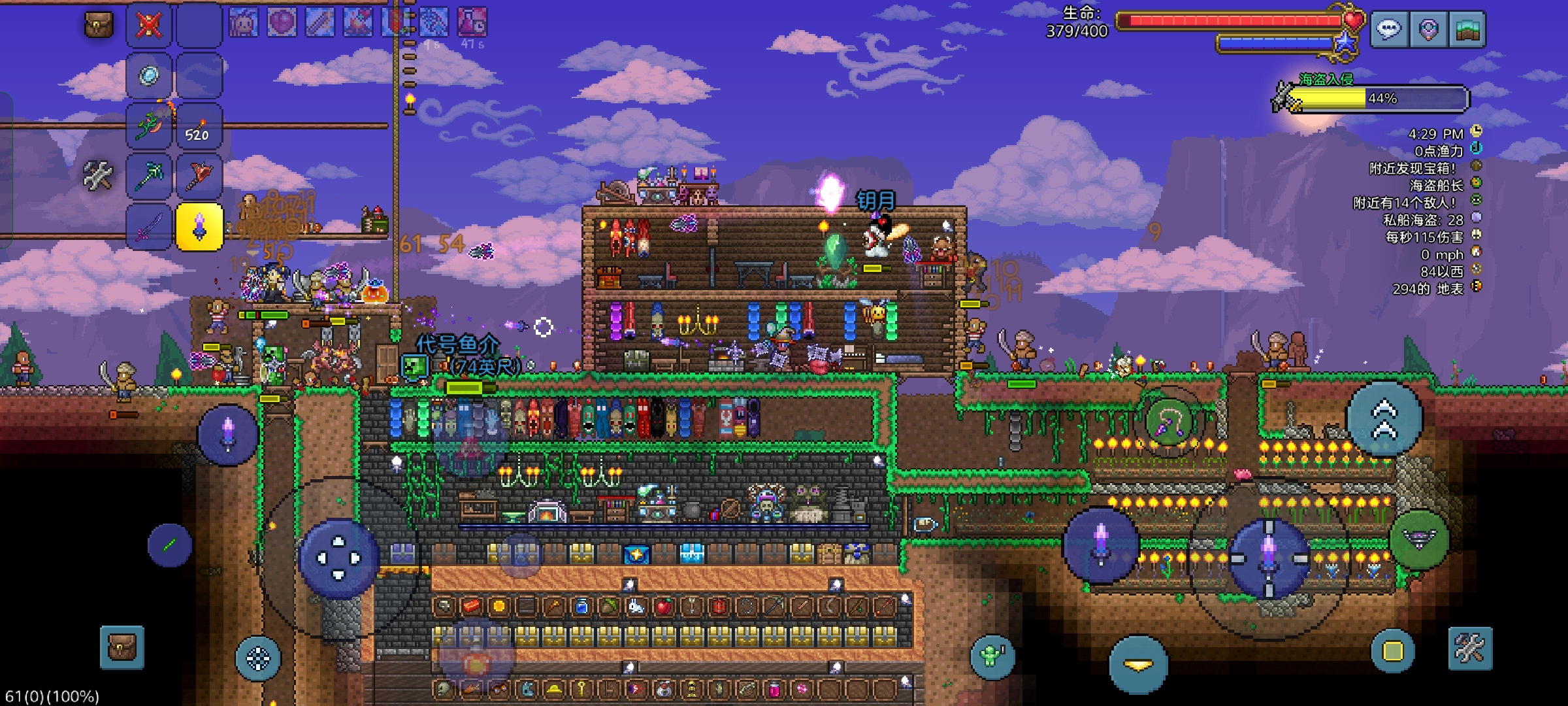Toggle the smart cursor crosshair button
The height and width of the screenshot is (706, 1568).
point(257,658)
